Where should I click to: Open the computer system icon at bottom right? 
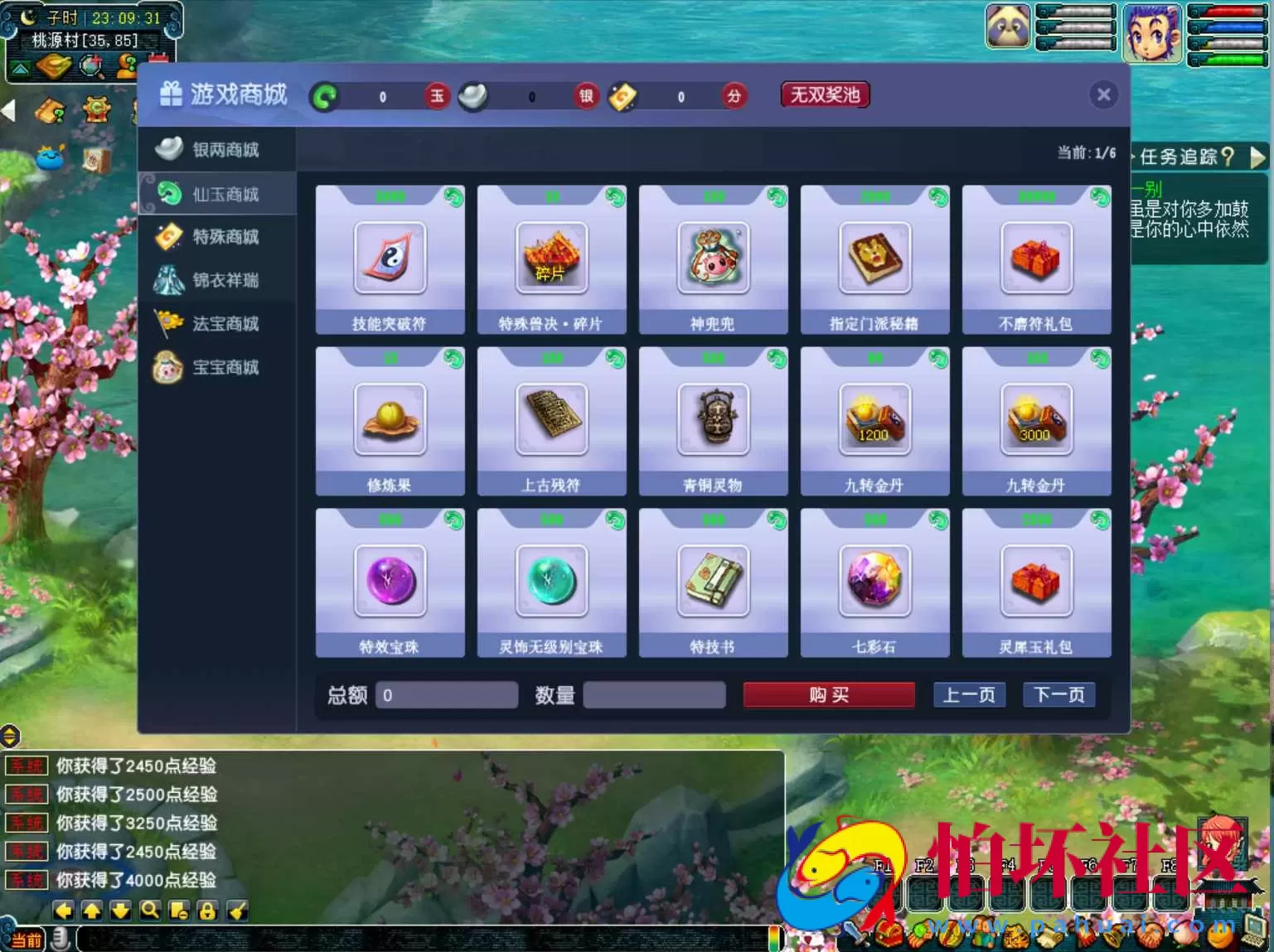tap(1252, 933)
